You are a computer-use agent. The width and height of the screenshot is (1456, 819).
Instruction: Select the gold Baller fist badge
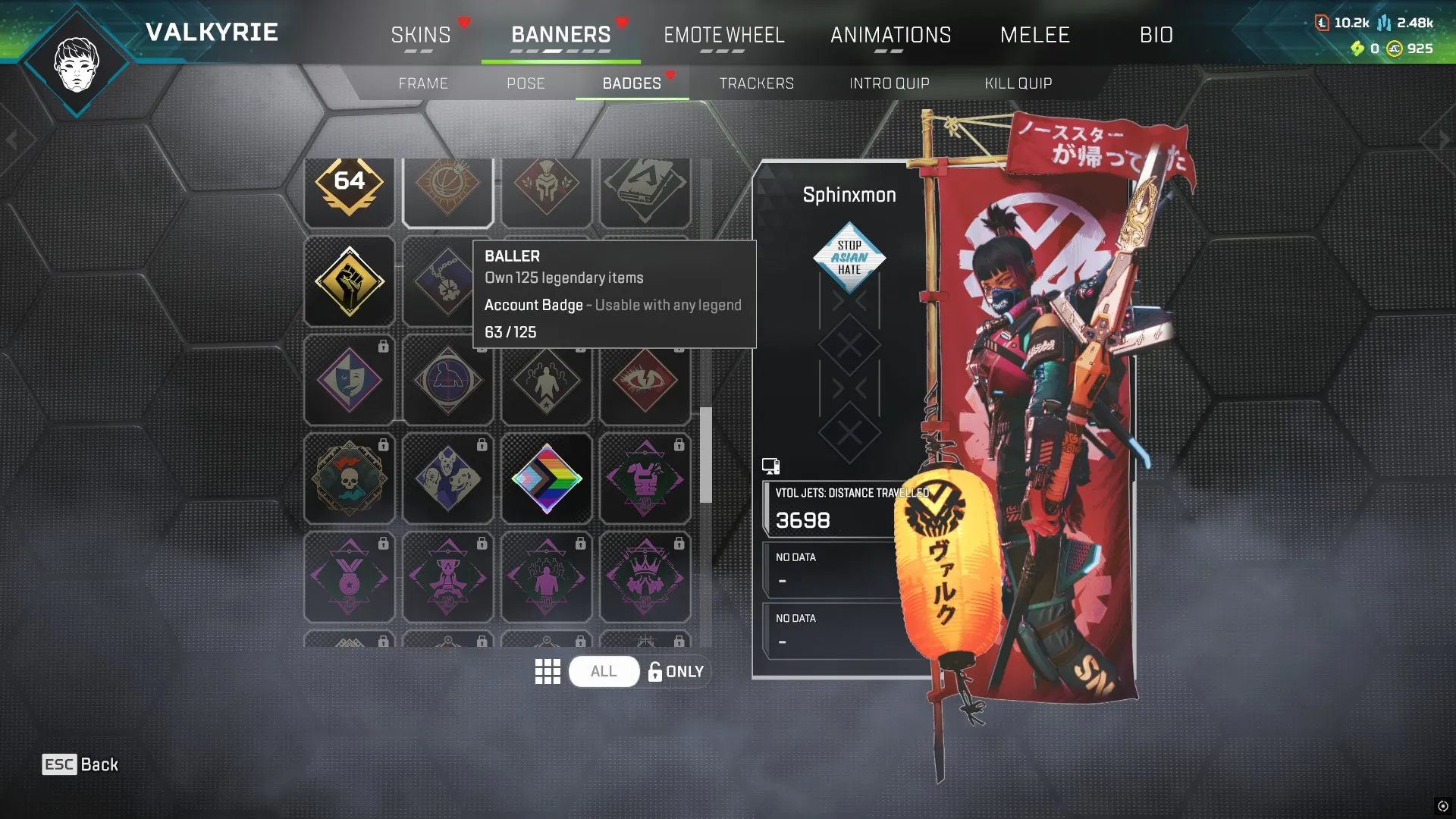[349, 282]
